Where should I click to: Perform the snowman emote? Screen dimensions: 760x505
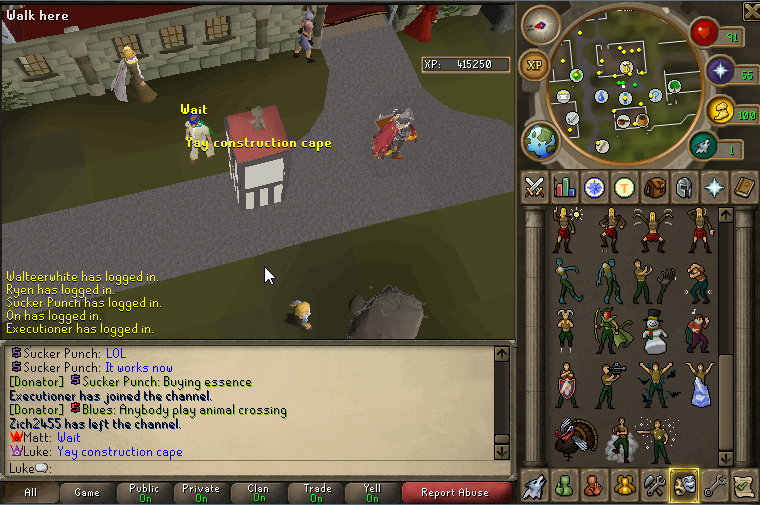point(654,332)
